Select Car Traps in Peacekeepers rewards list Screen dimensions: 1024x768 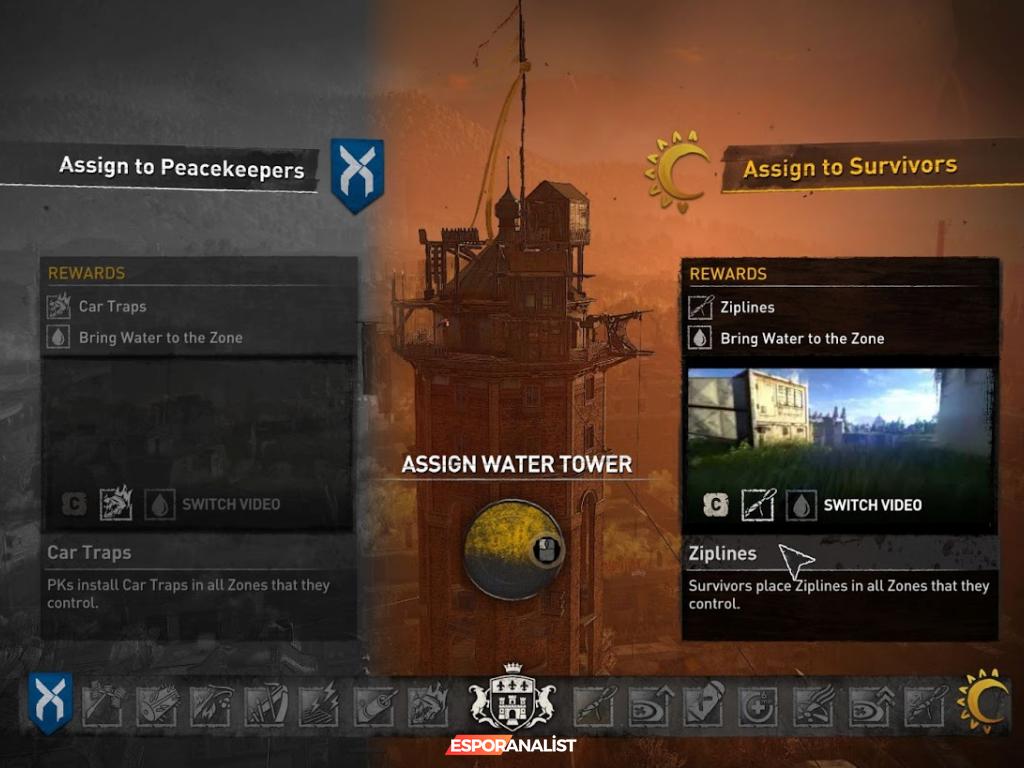[x=112, y=307]
